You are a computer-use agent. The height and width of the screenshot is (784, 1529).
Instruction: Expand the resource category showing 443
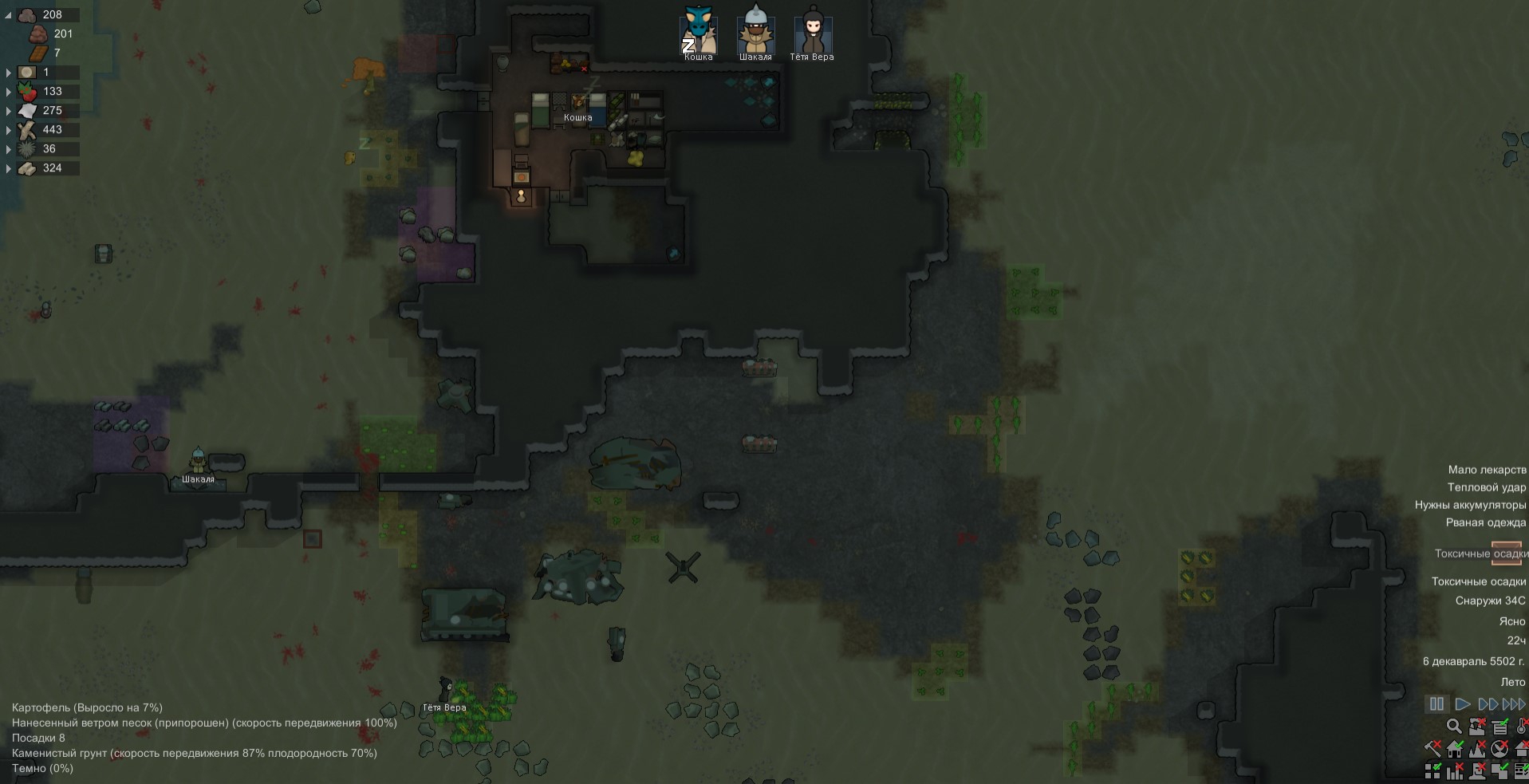pos(8,130)
